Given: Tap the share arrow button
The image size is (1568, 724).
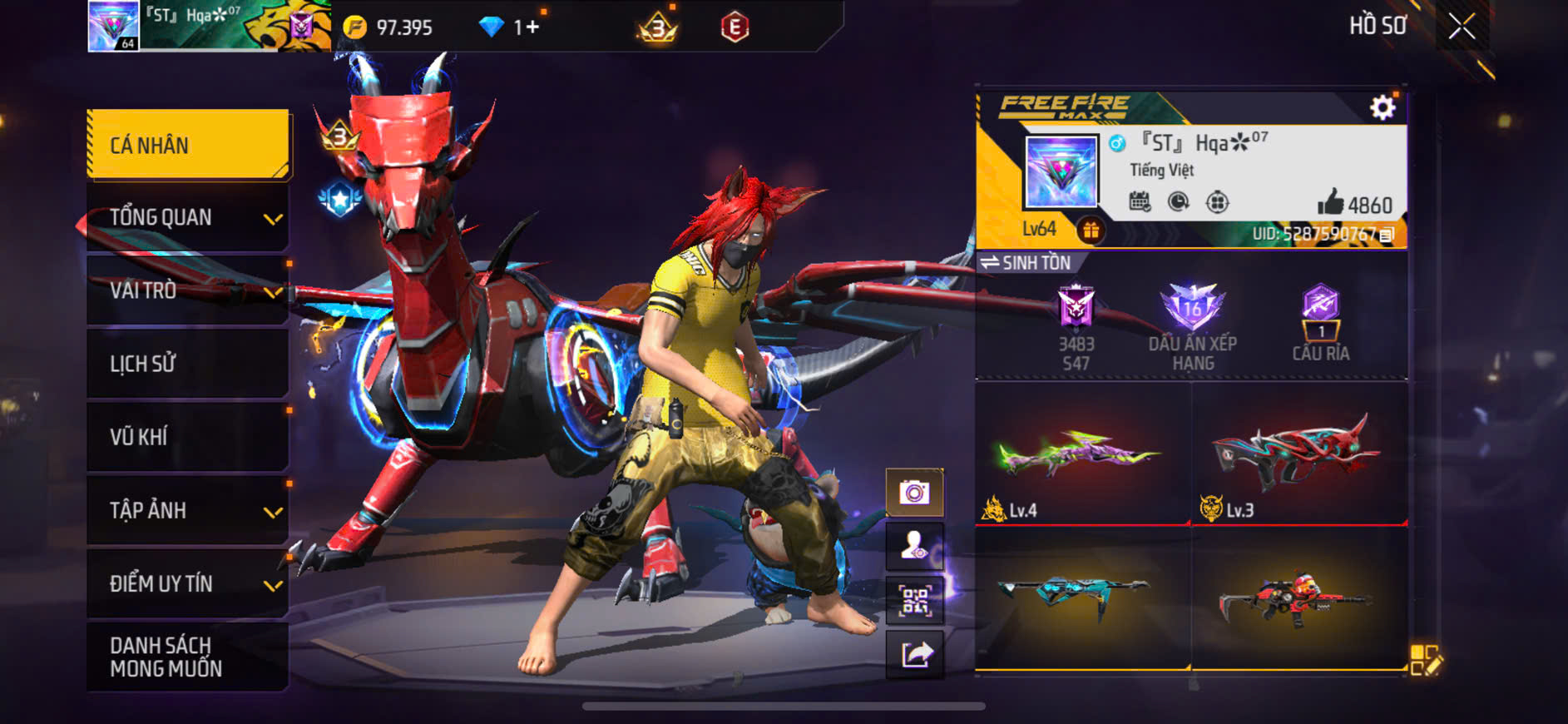Looking at the screenshot, I should (x=916, y=654).
